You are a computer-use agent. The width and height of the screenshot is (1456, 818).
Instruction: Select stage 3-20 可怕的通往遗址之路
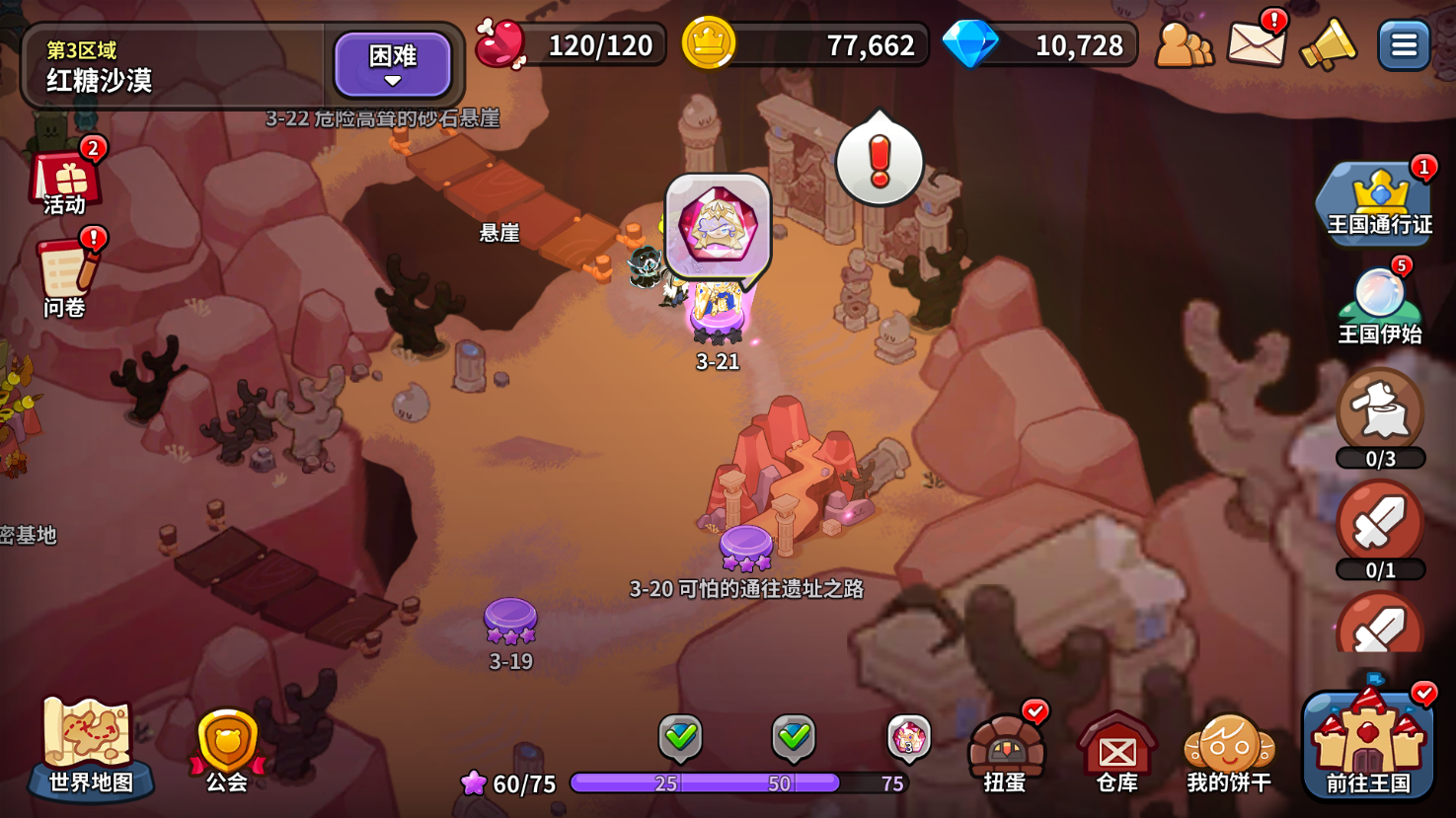(x=746, y=549)
